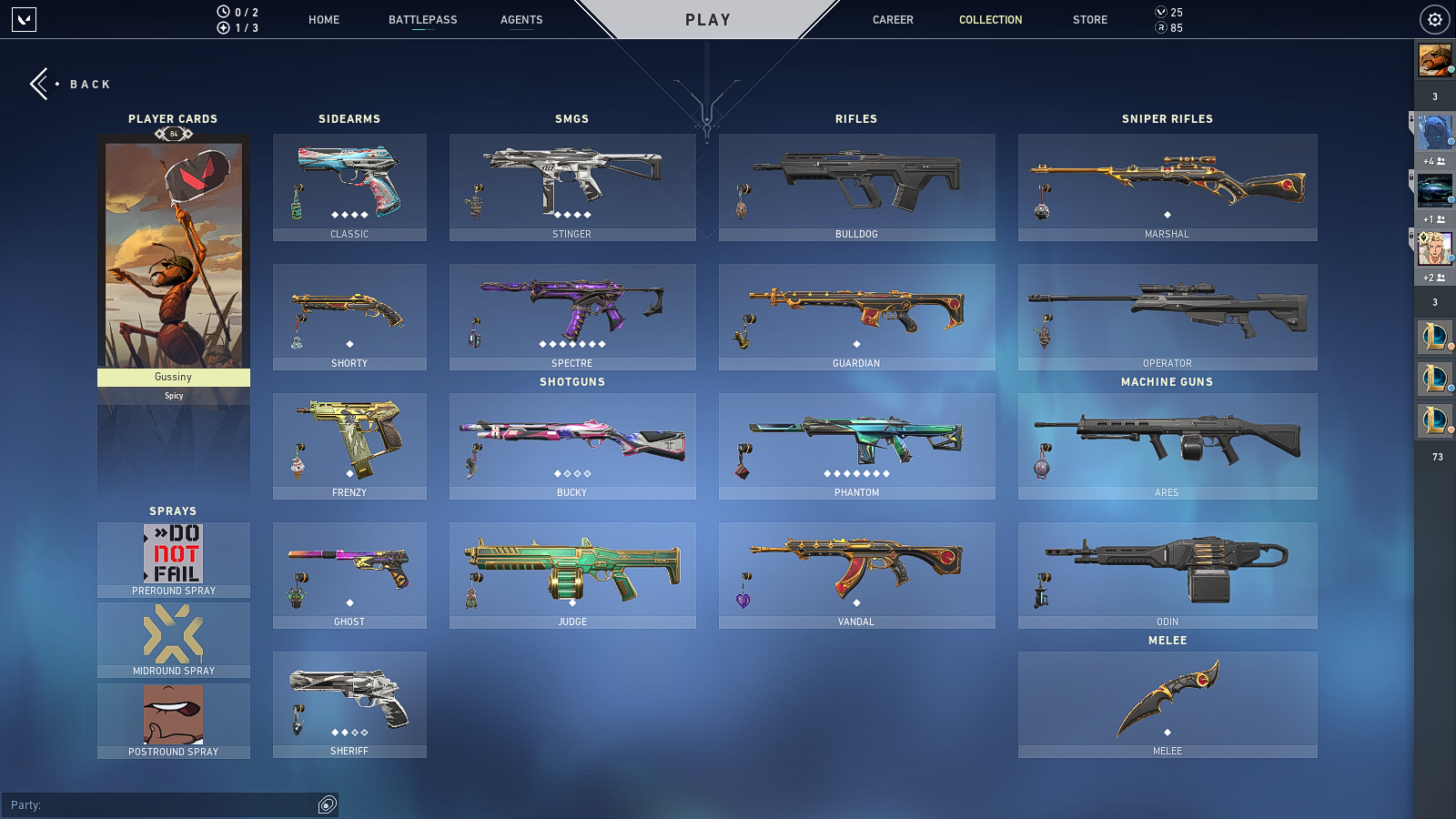Go to the BATTLEPASS page
This screenshot has width=1456, height=819.
[421, 19]
